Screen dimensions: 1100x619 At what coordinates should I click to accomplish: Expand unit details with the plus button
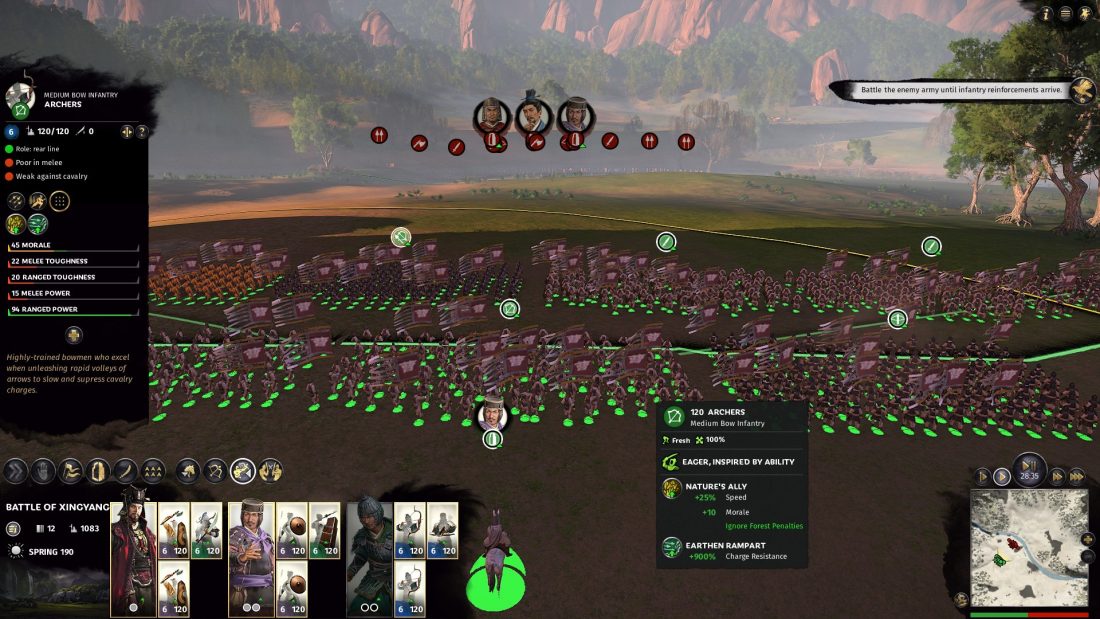point(74,335)
